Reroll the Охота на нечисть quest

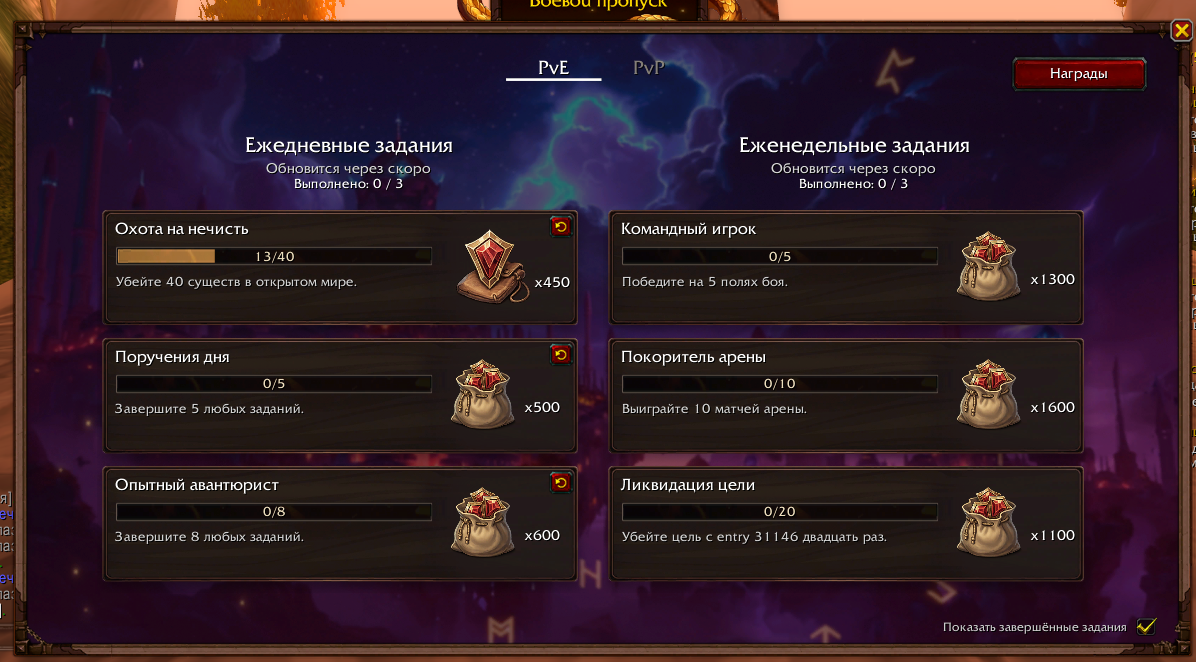pos(560,227)
